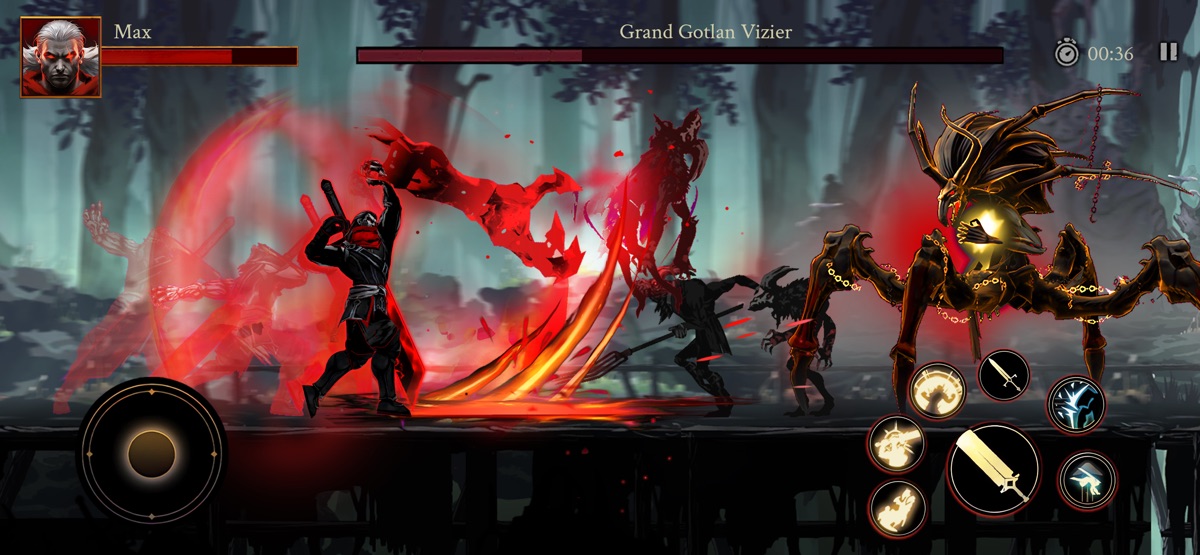Activate the glowing roaring figure skill
The image size is (1200, 555).
(x=937, y=391)
